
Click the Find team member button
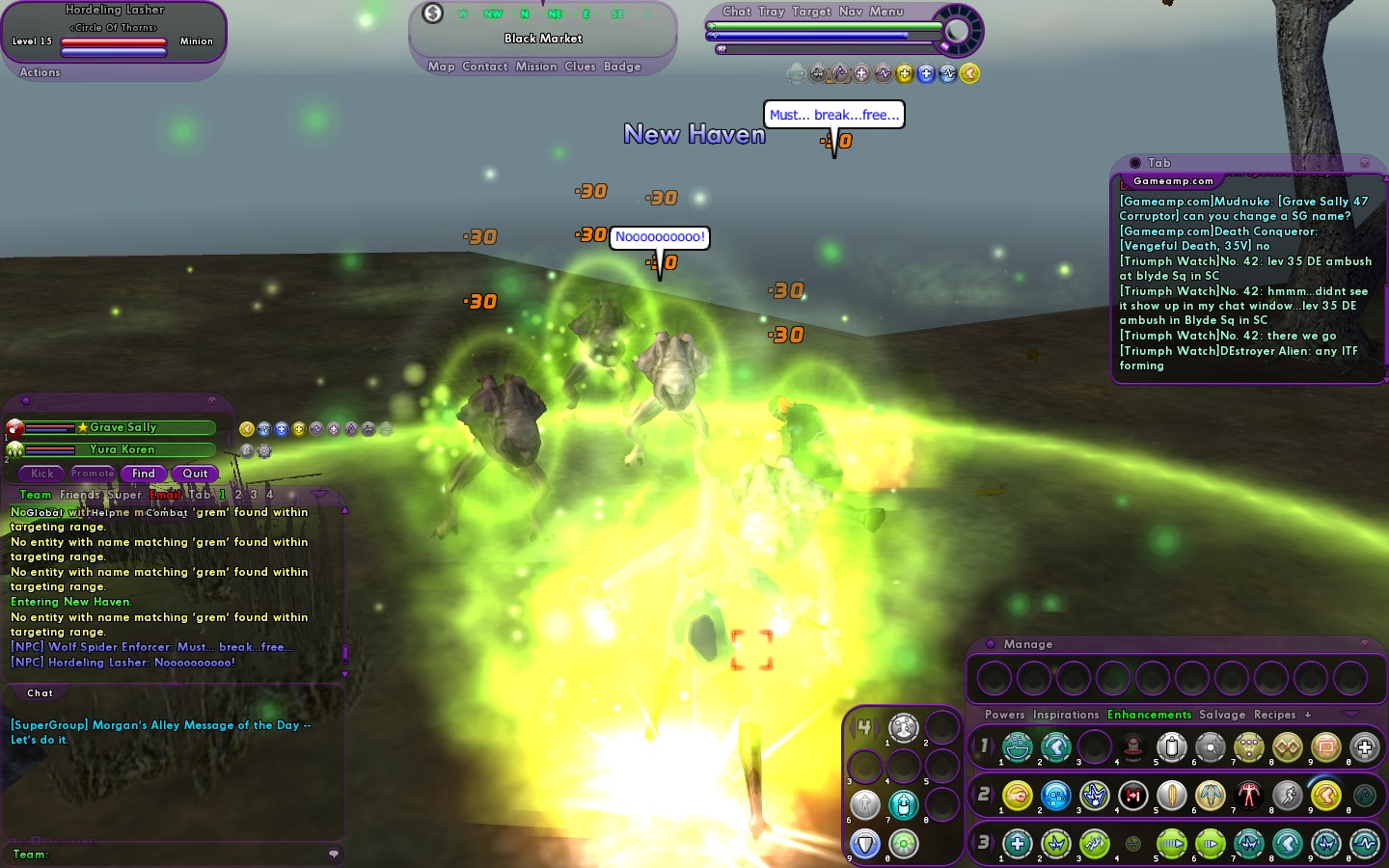coord(143,474)
